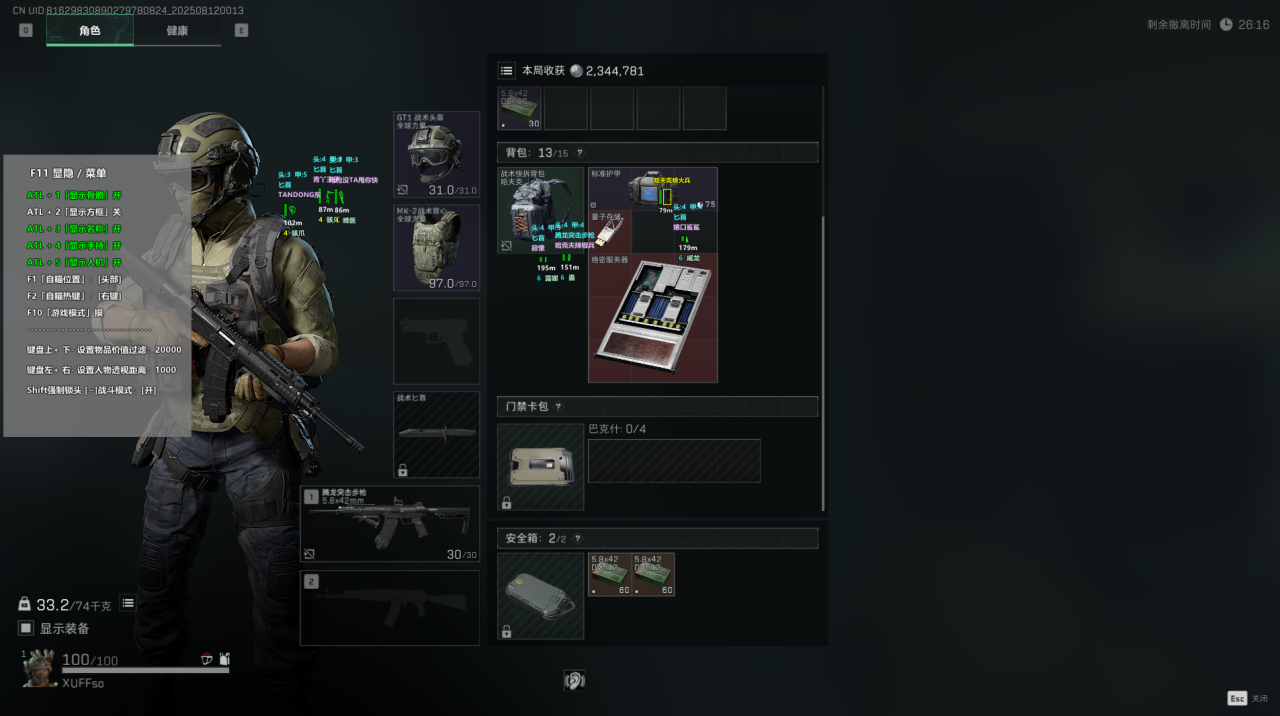Select the ammo box in 本局收获 row
The image size is (1280, 716).
519,108
